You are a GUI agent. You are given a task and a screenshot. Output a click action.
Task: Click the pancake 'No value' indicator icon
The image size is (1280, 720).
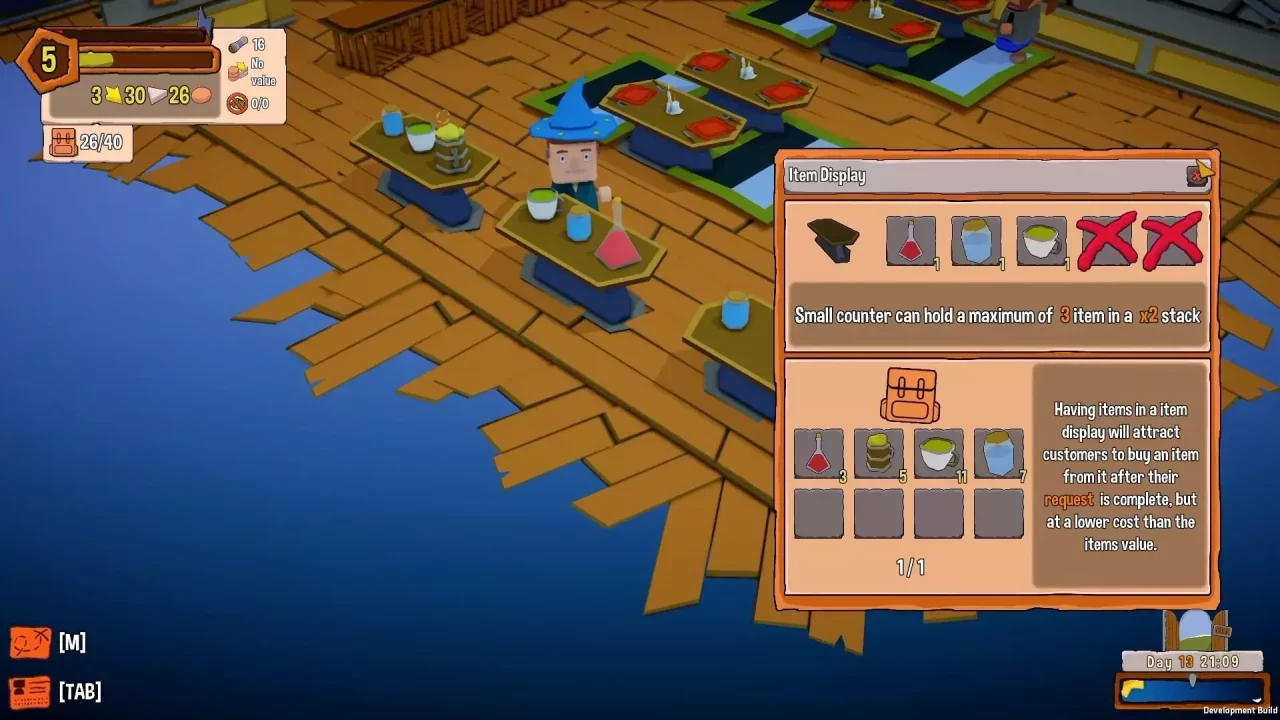click(237, 70)
